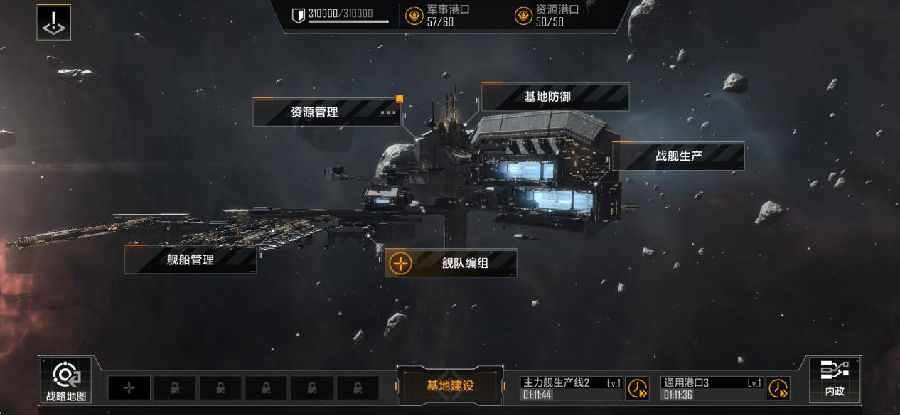Open the 战略地图 strategic map
Image resolution: width=900 pixels, height=415 pixels.
point(67,381)
